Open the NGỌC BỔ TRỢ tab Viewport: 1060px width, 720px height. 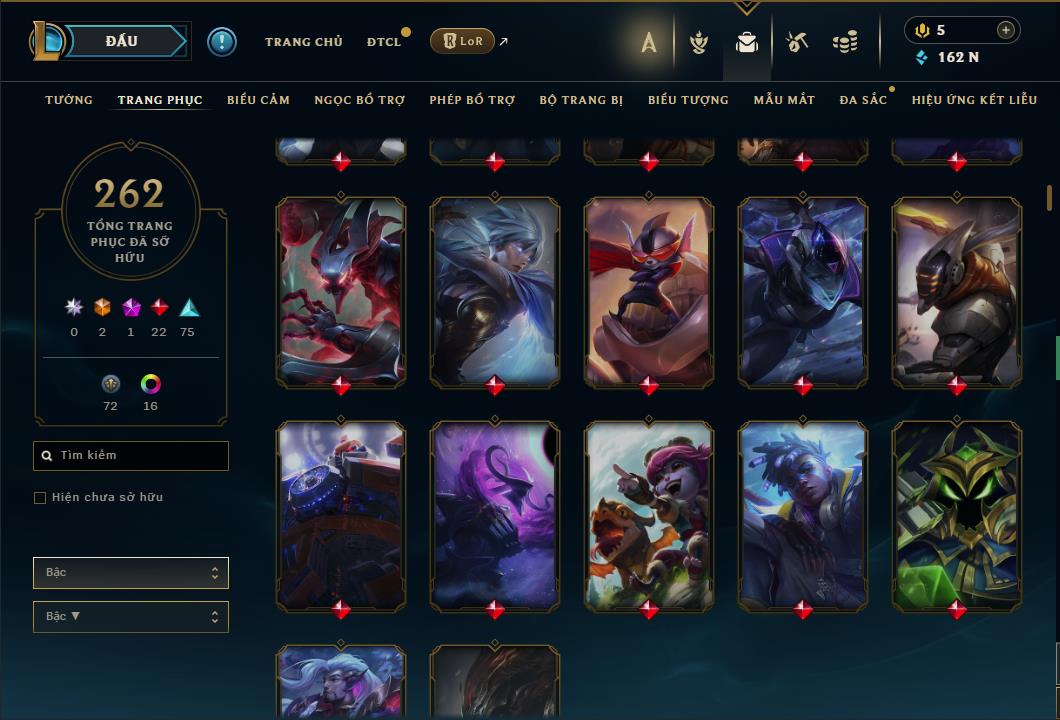[x=359, y=100]
